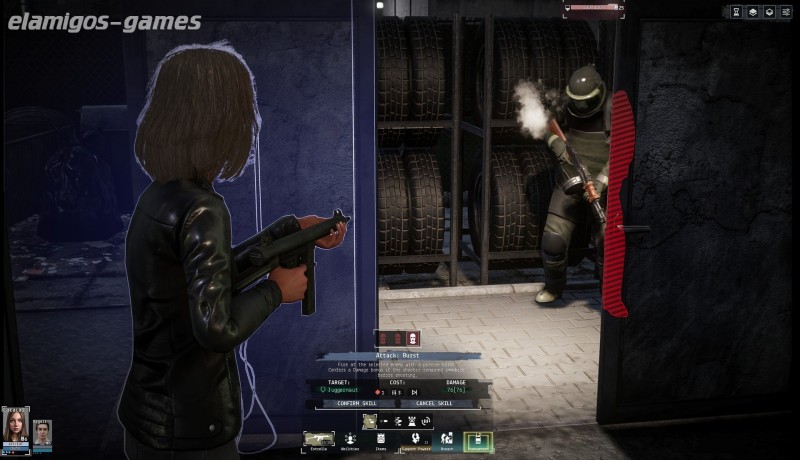Open the Items panel

pos(381,440)
